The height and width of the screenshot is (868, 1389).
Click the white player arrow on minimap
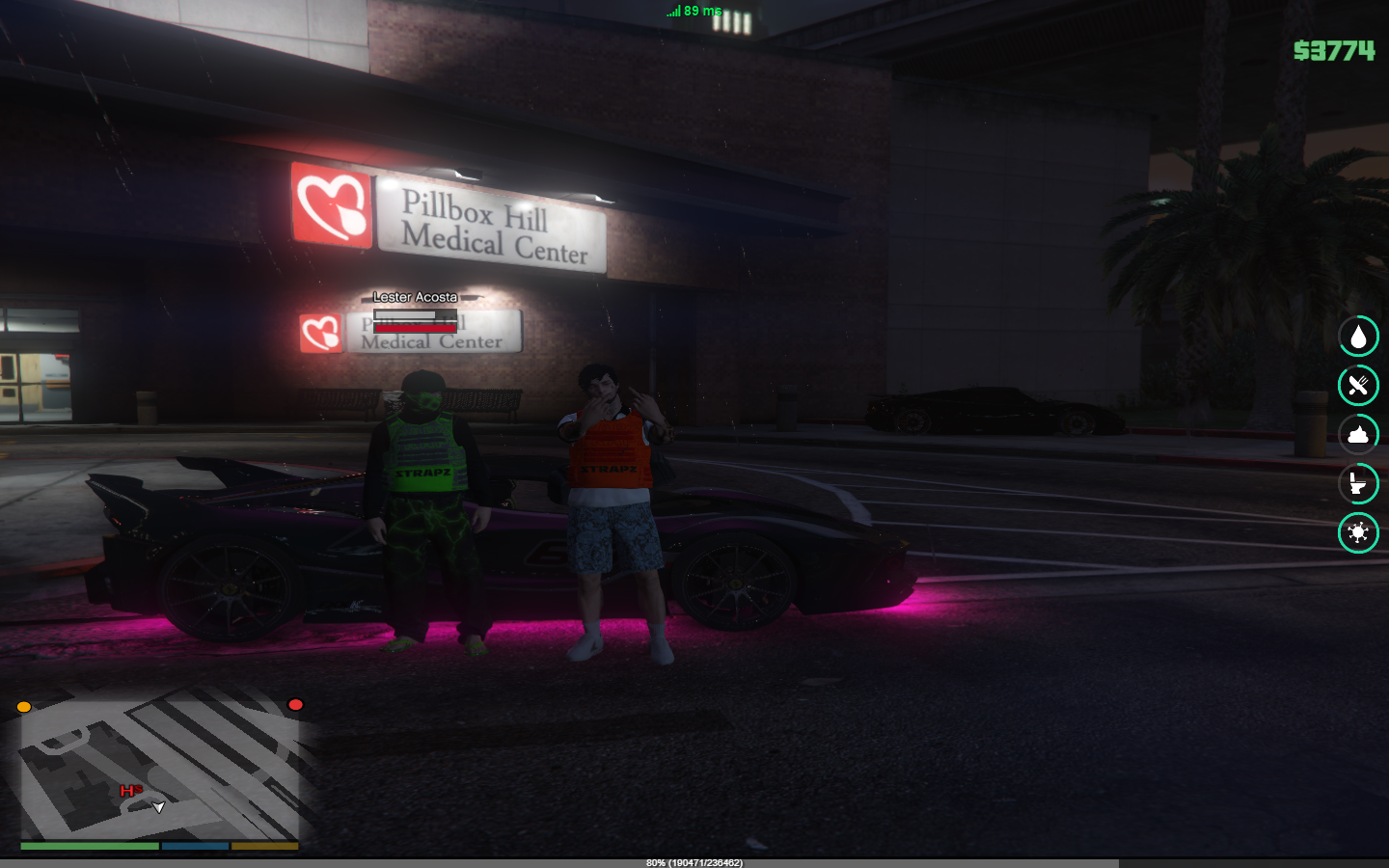(x=159, y=807)
